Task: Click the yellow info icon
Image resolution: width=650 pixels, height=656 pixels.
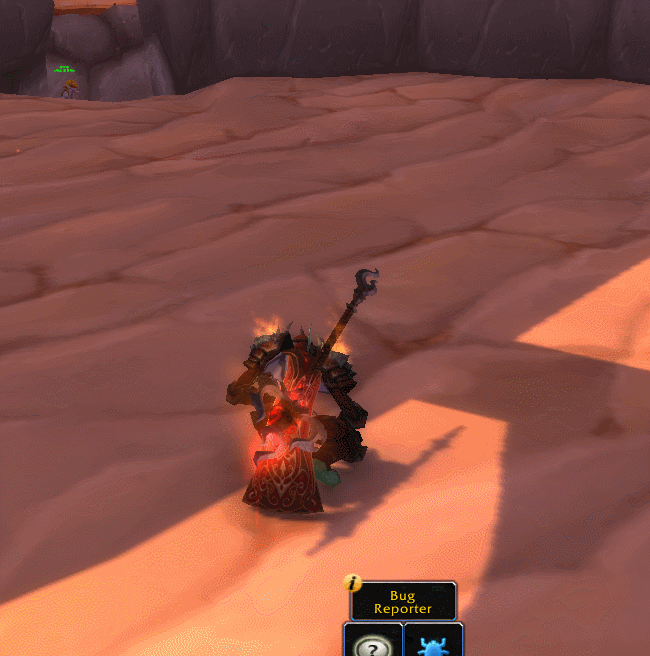Action: (352, 582)
